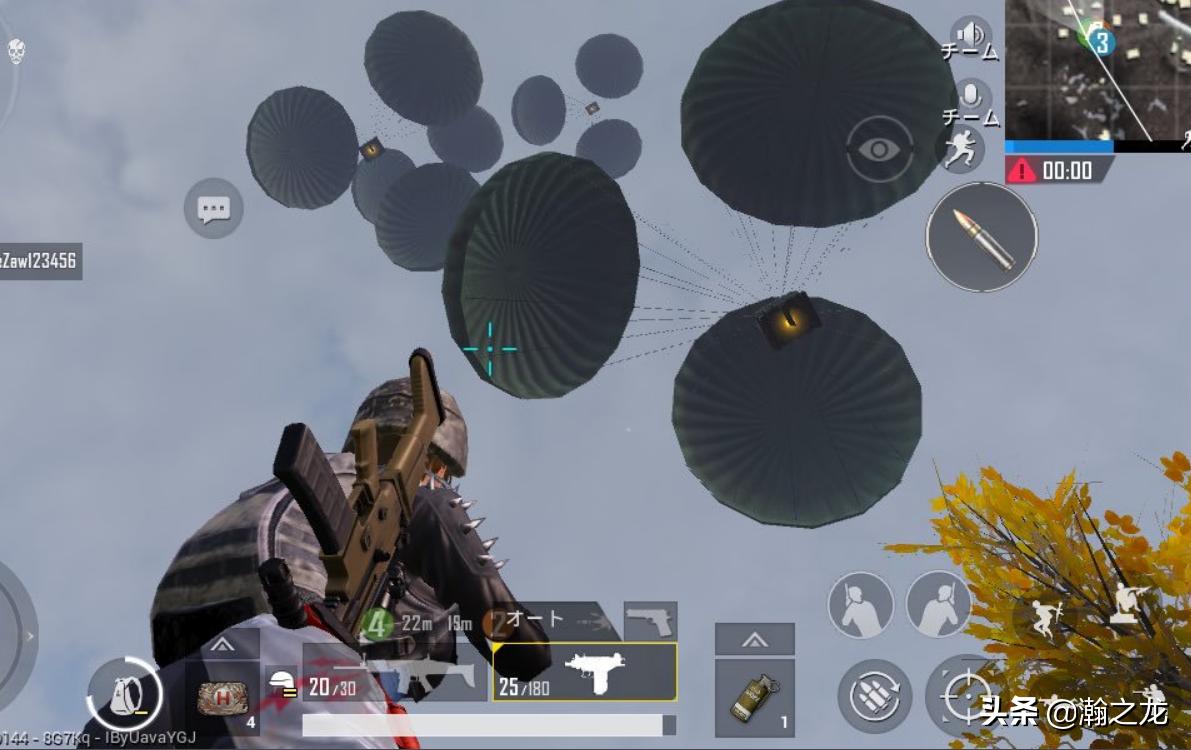Switch to the pistol sidearm slot
The height and width of the screenshot is (750, 1191).
[x=650, y=621]
